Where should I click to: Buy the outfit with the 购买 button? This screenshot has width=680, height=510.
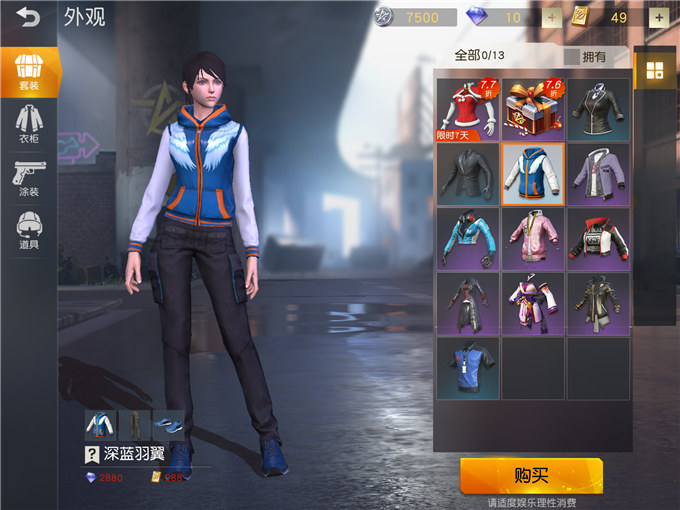(x=531, y=475)
